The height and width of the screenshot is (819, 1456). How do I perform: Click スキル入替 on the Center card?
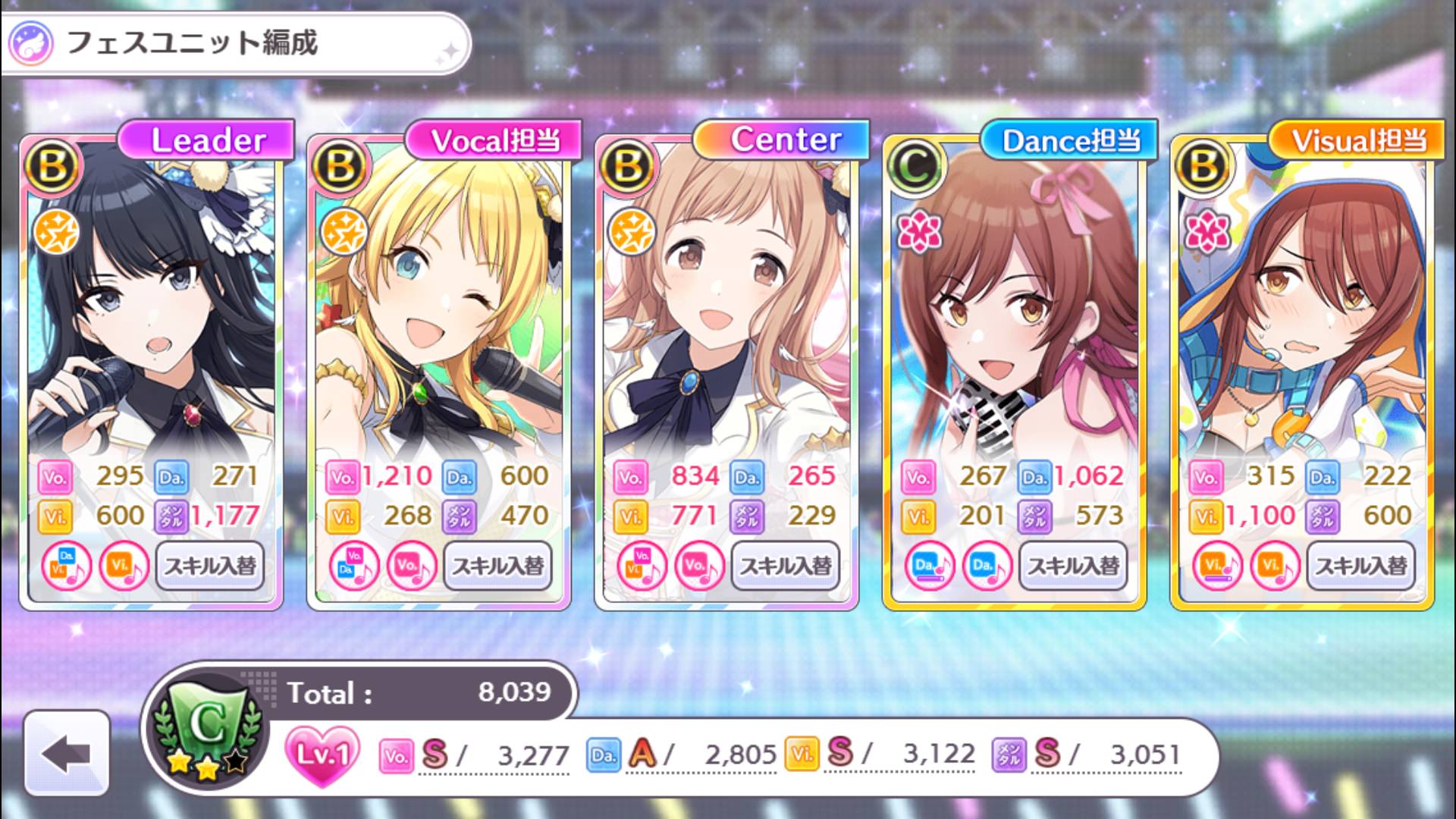pyautogui.click(x=786, y=566)
